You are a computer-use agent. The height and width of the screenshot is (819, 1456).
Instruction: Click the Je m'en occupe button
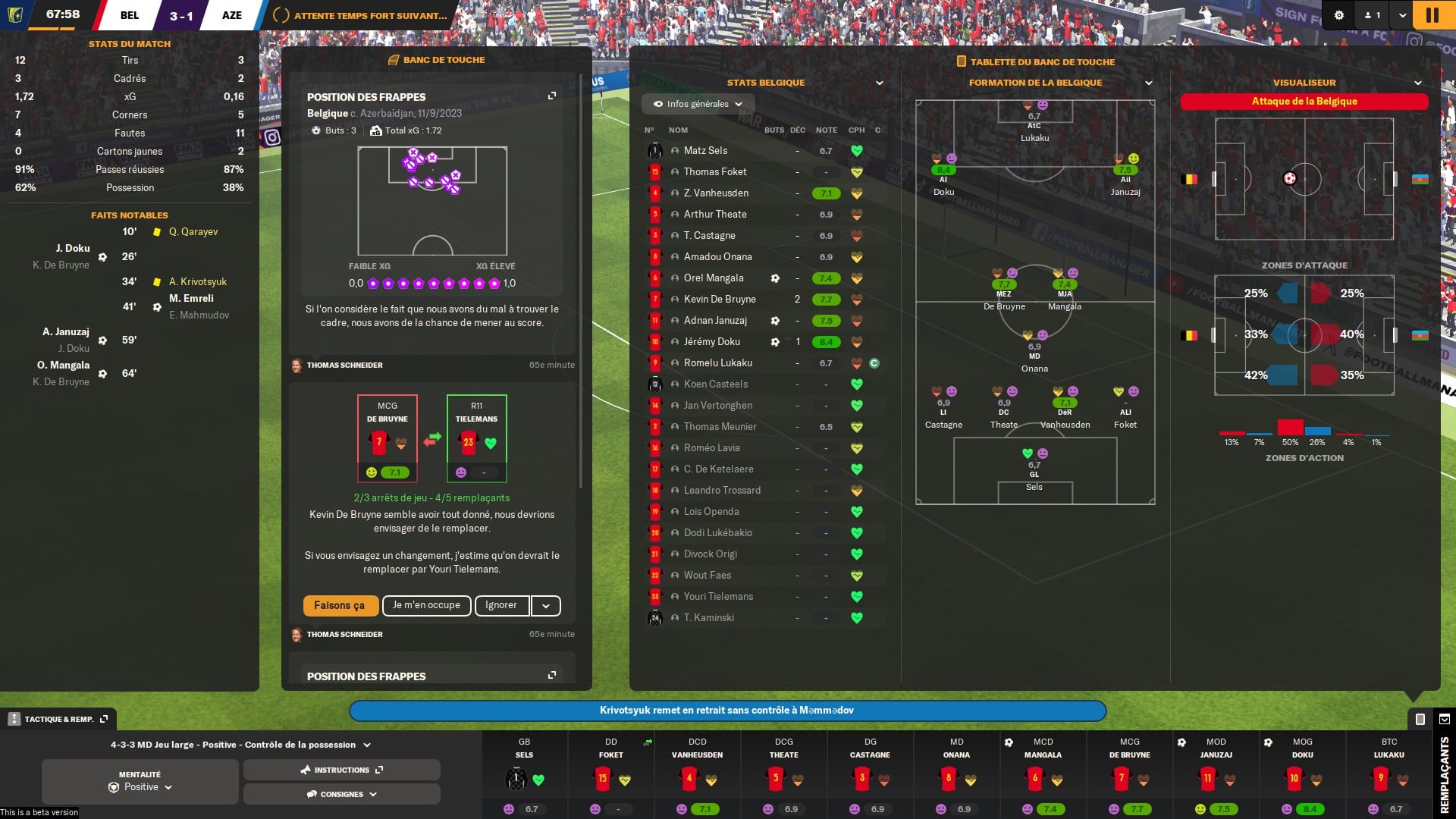pos(426,605)
